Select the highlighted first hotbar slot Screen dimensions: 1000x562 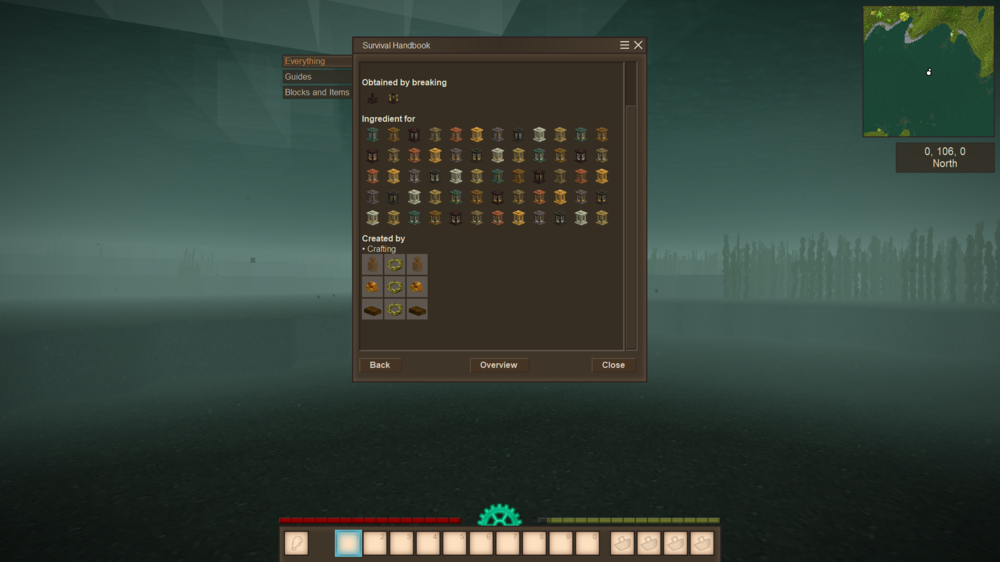point(348,543)
